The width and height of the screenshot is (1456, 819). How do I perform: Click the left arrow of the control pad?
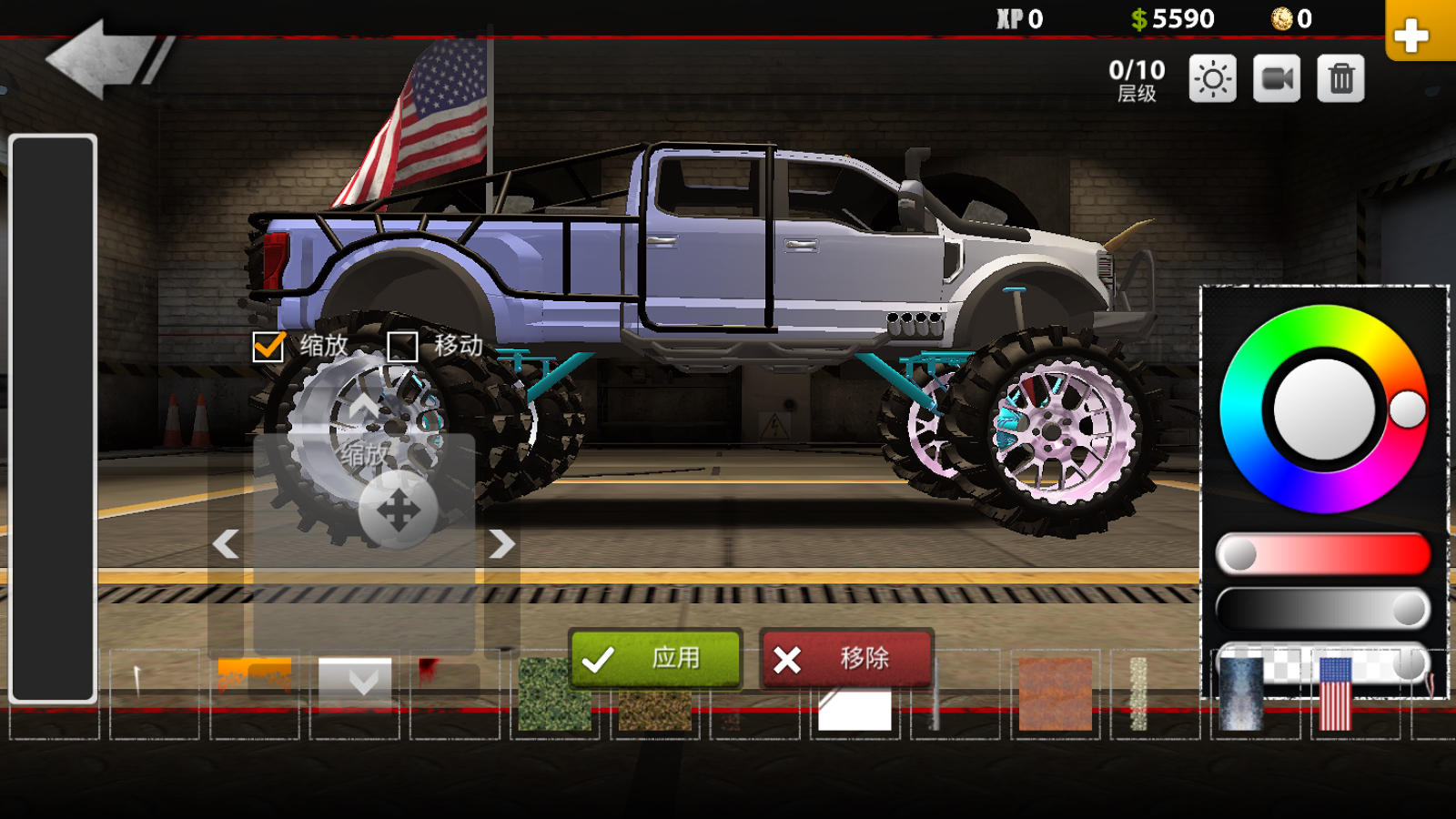(x=226, y=544)
